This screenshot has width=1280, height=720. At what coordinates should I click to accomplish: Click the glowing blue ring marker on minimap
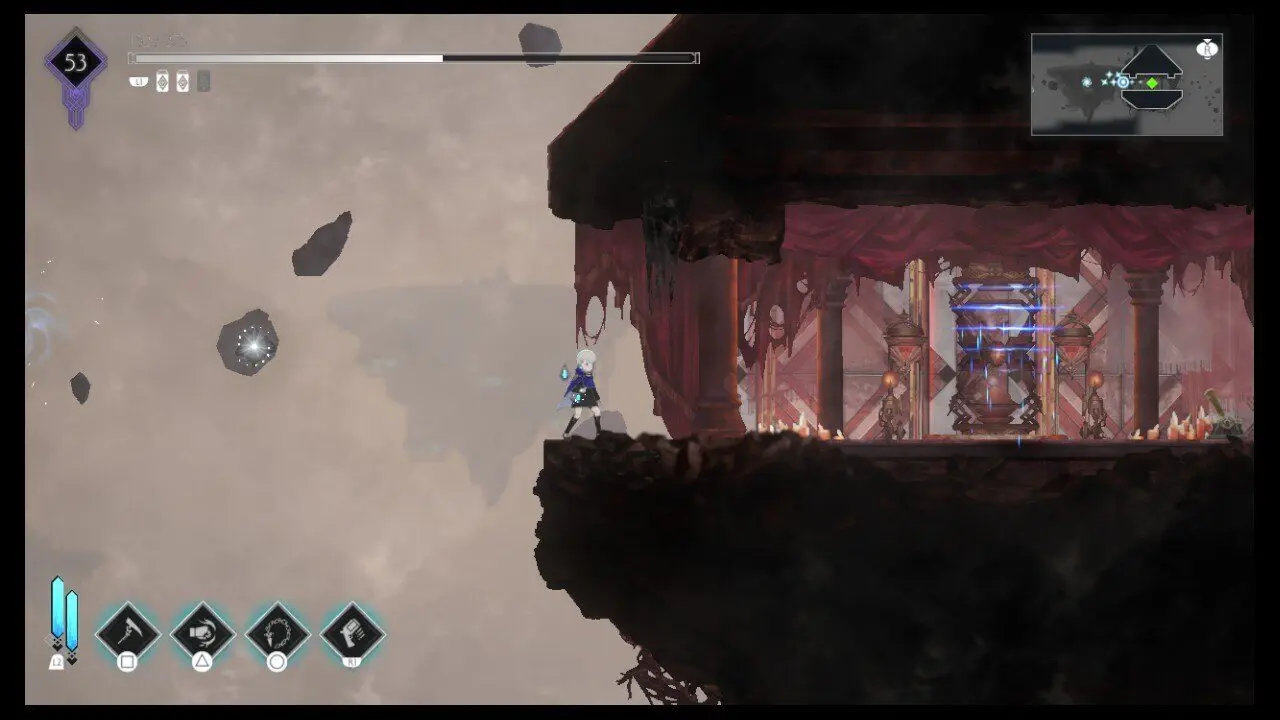(x=1124, y=82)
